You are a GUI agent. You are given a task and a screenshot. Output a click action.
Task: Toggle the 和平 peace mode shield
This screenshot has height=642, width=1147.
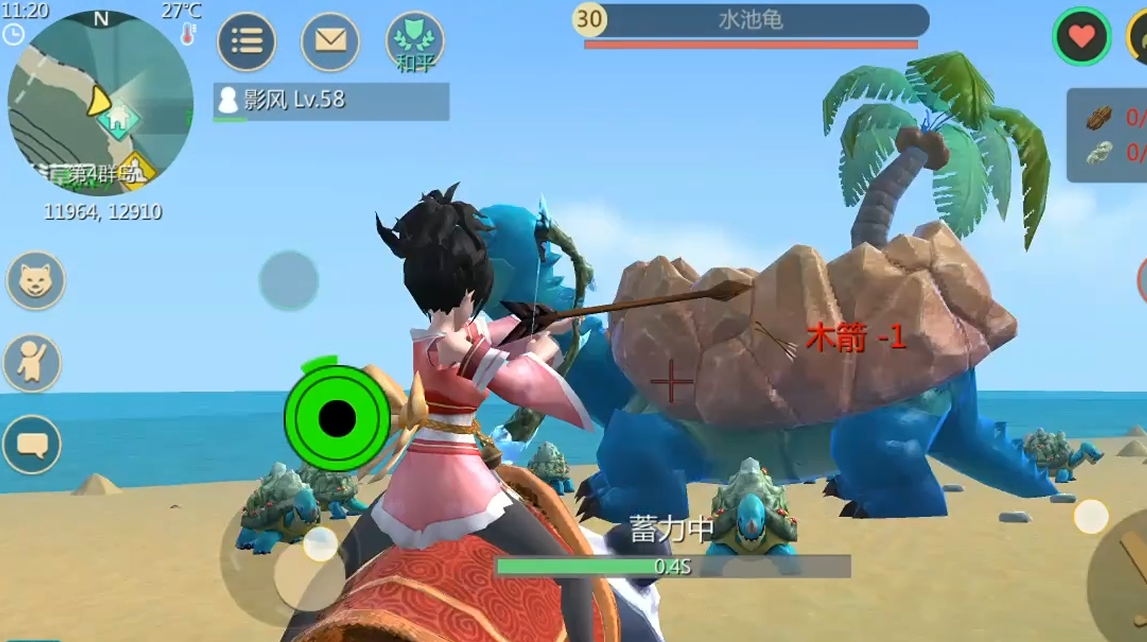(x=415, y=41)
